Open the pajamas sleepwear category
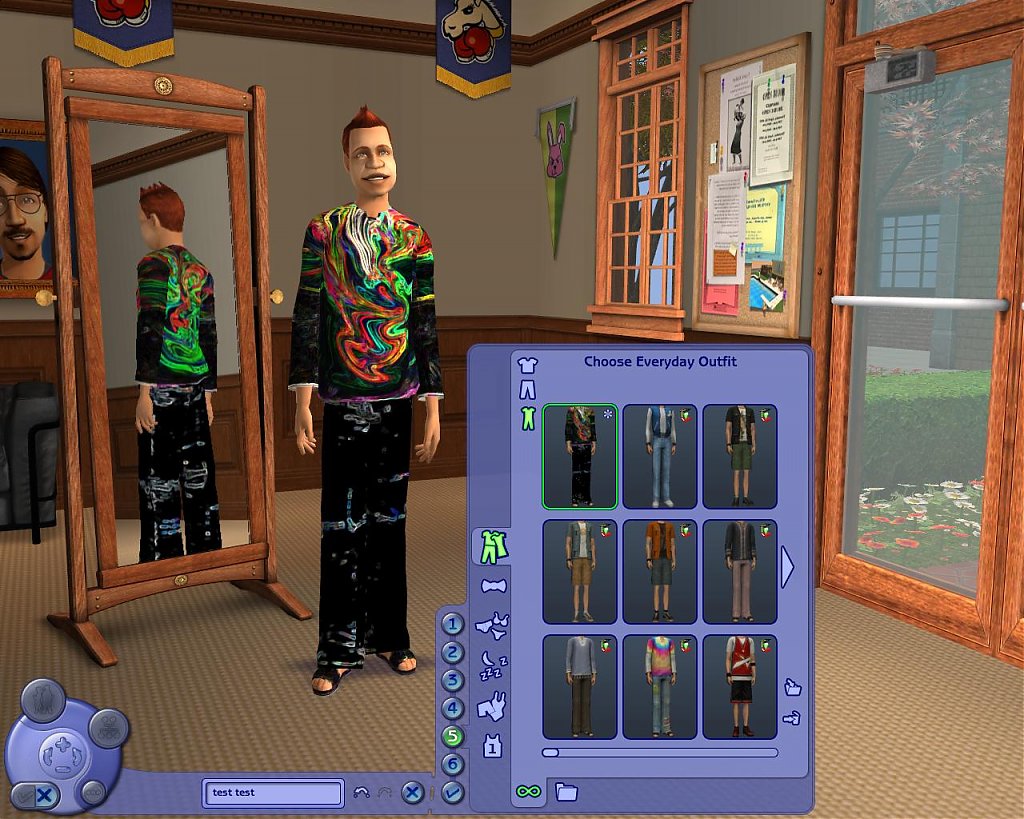 pos(492,664)
